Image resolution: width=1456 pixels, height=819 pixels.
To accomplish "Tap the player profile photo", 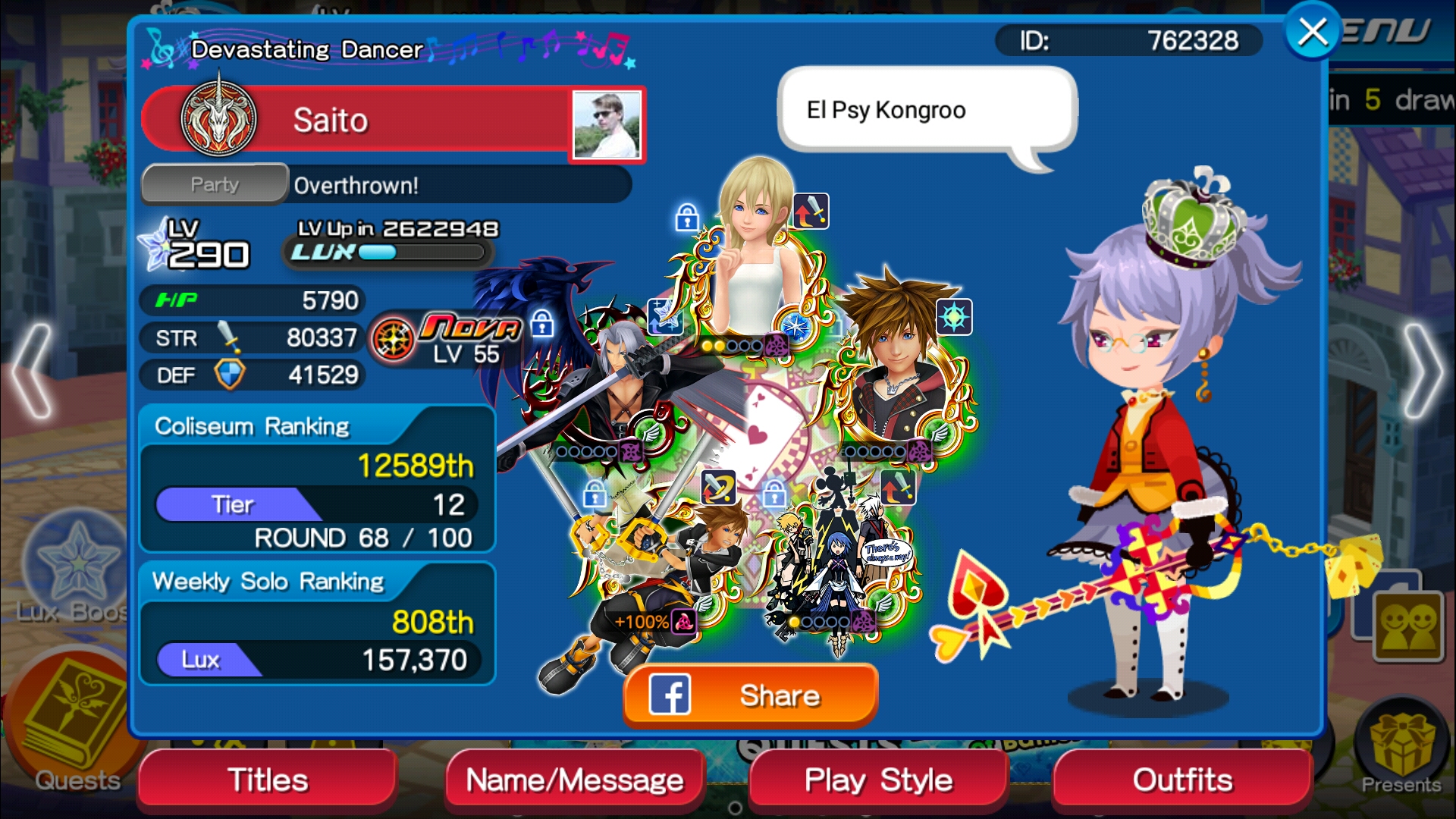I will tap(607, 125).
